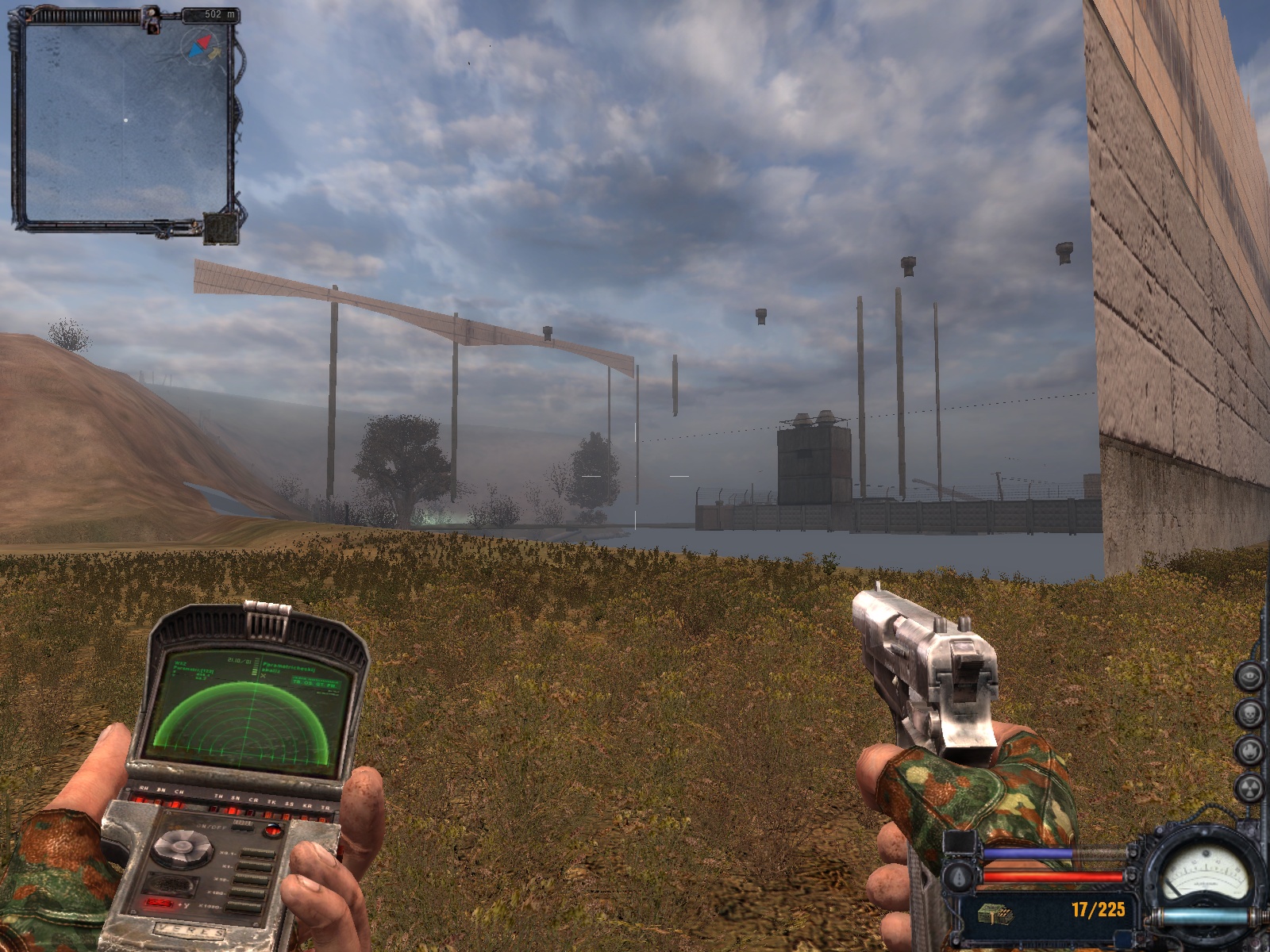Click the eye visibility indicator icon
1270x952 pixels.
(1249, 676)
